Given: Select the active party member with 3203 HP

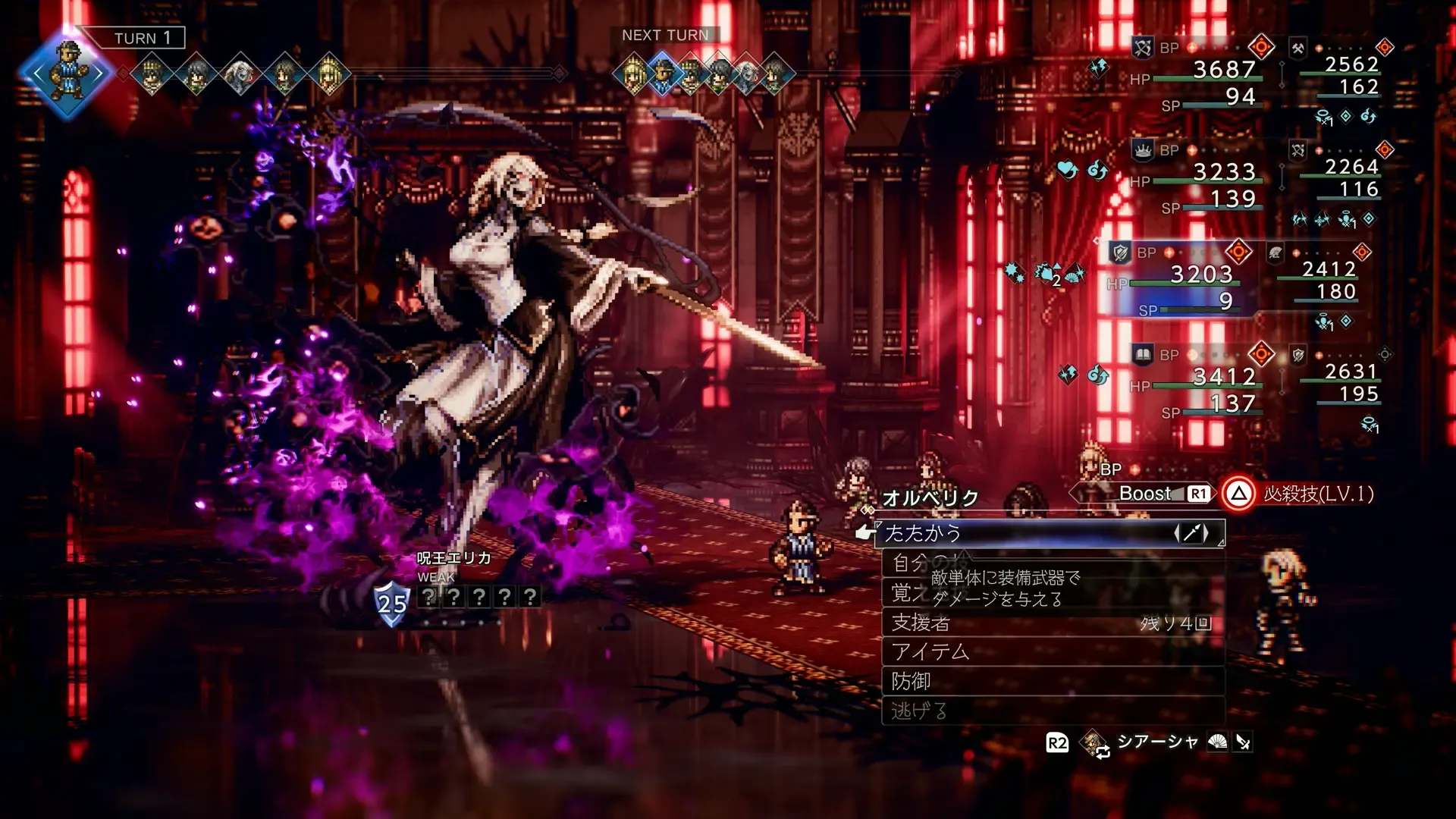Looking at the screenshot, I should [x=1179, y=279].
